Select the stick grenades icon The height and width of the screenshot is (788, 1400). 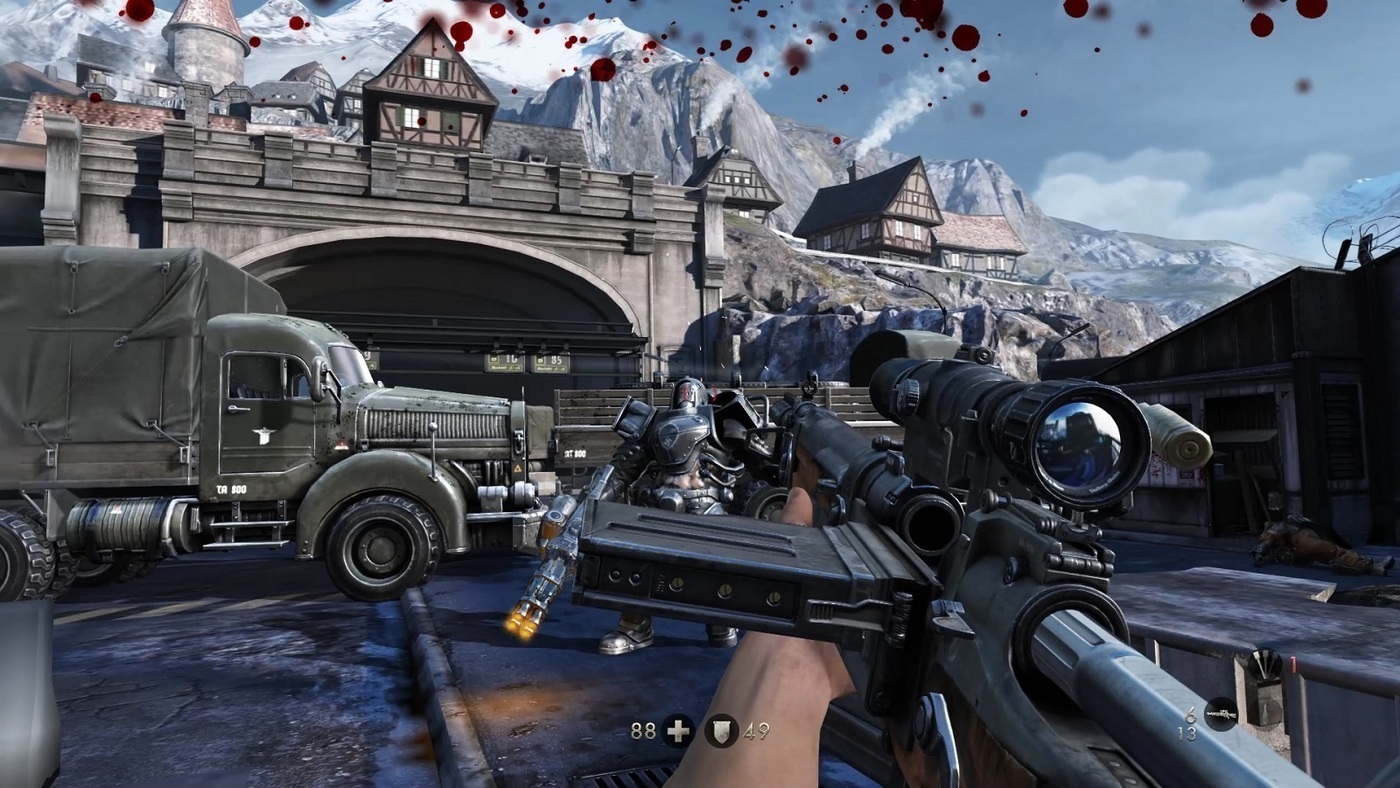(1266, 665)
